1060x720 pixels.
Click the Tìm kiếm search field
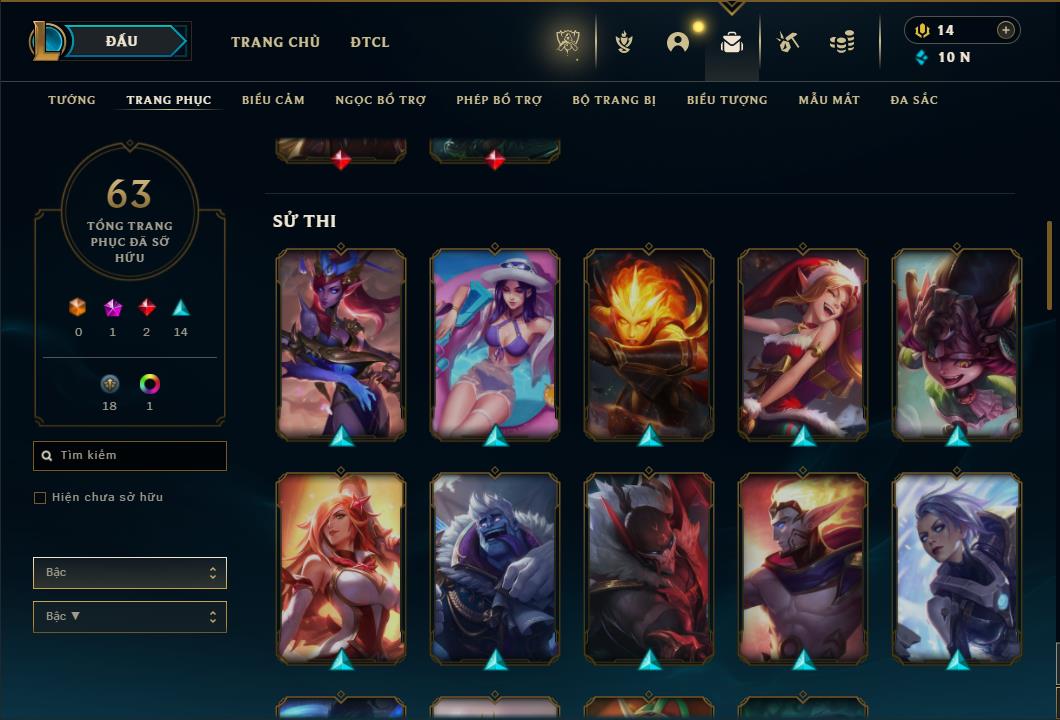(x=130, y=456)
